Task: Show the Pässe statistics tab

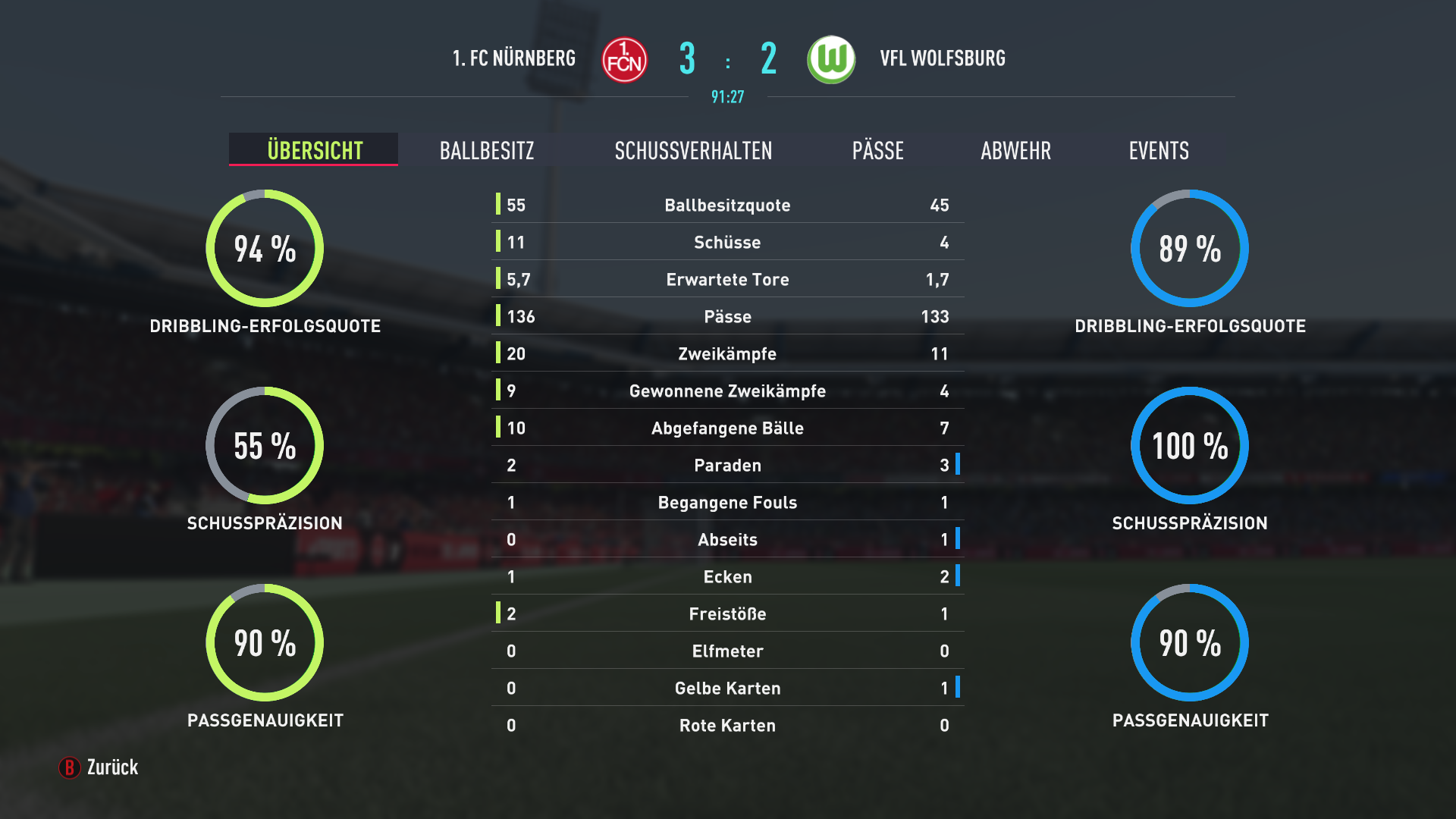Action: tap(877, 150)
